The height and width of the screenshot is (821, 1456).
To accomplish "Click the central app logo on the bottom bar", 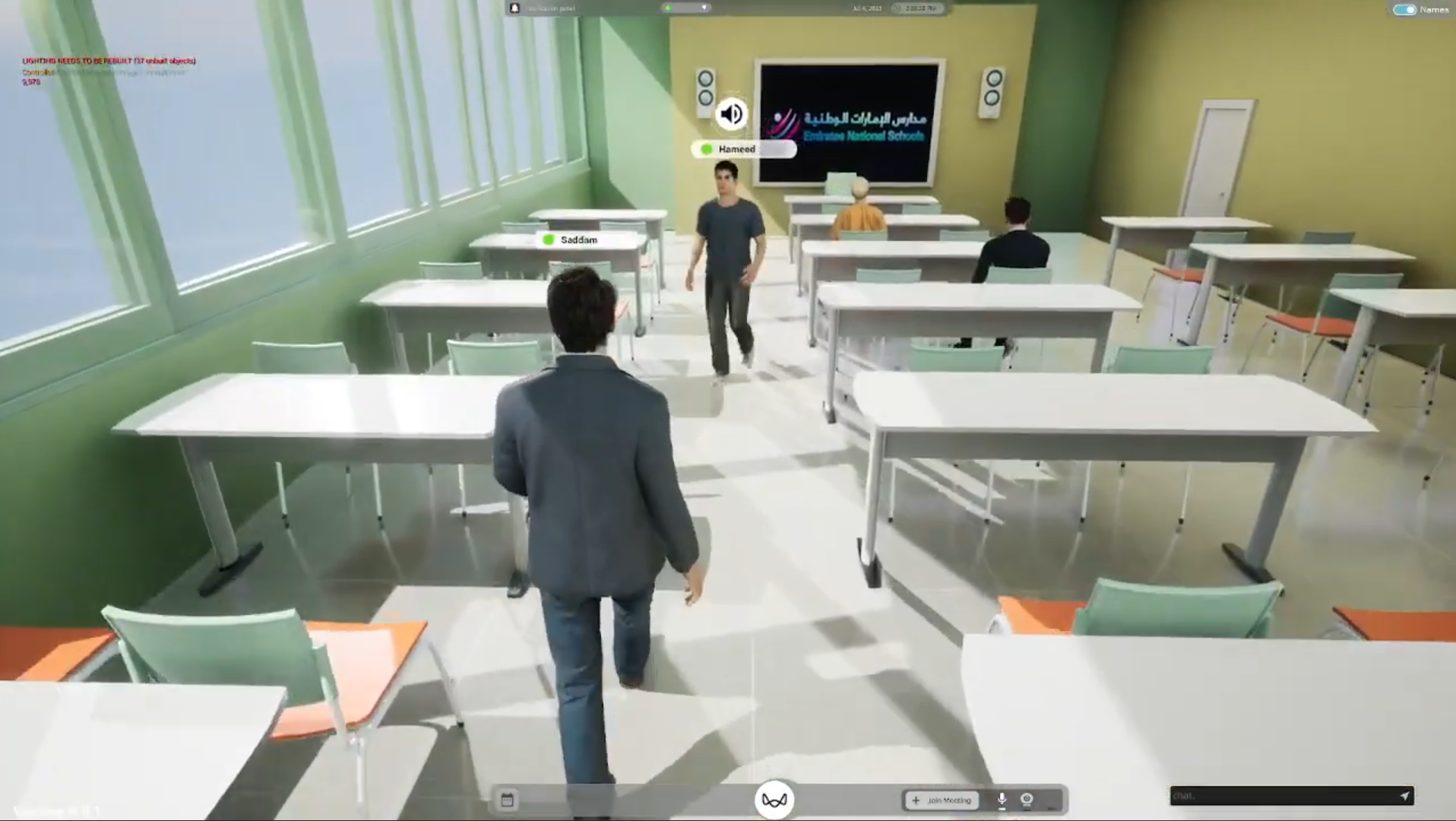I will coord(774,799).
